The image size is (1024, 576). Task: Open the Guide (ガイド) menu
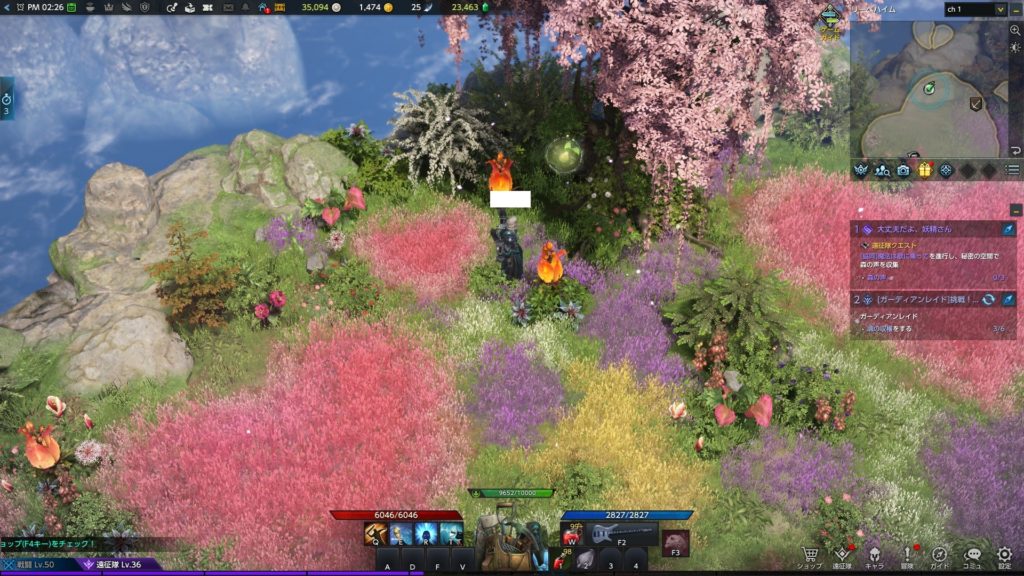940,555
